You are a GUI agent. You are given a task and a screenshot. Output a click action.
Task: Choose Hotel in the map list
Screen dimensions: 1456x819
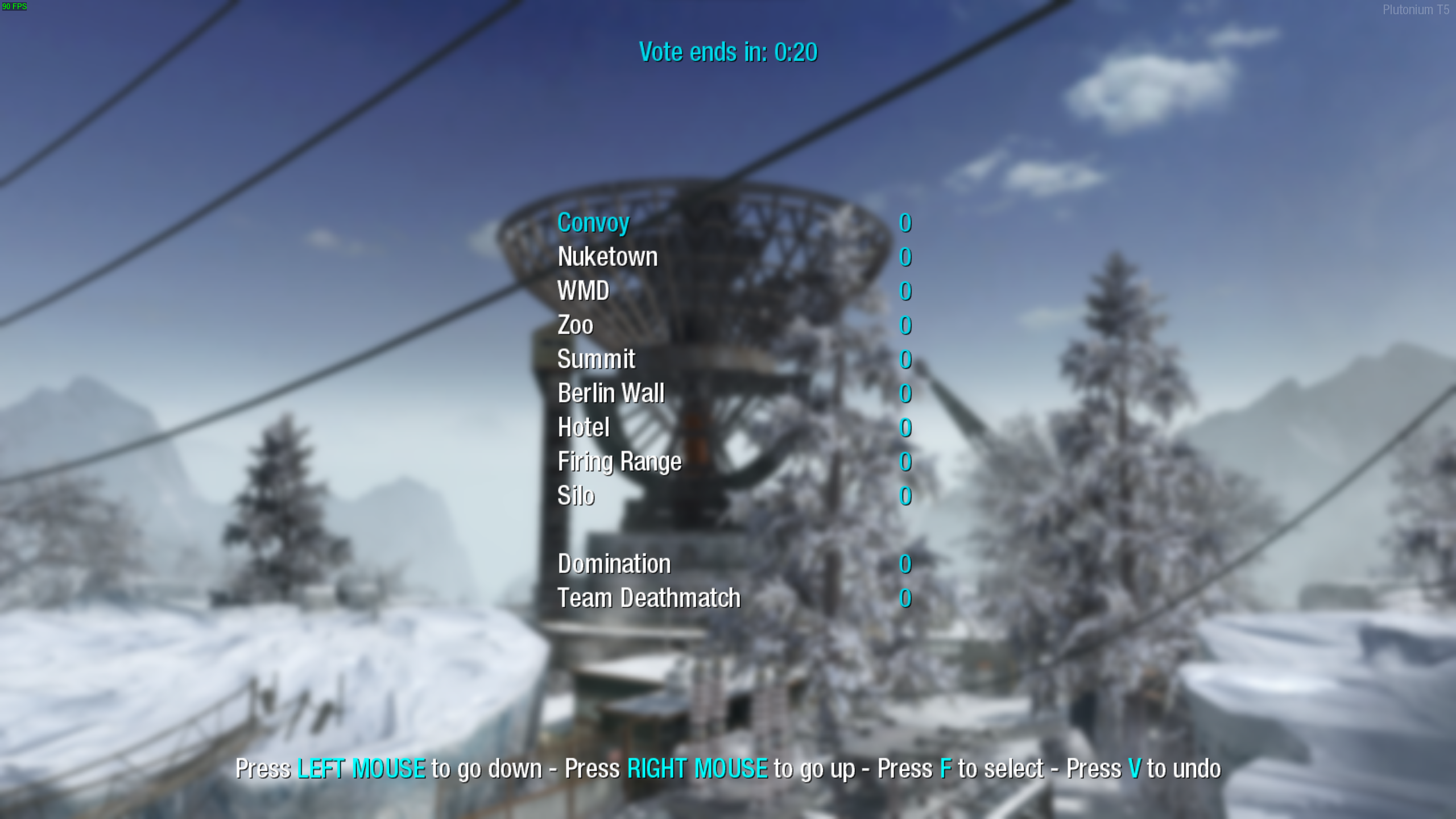(583, 428)
